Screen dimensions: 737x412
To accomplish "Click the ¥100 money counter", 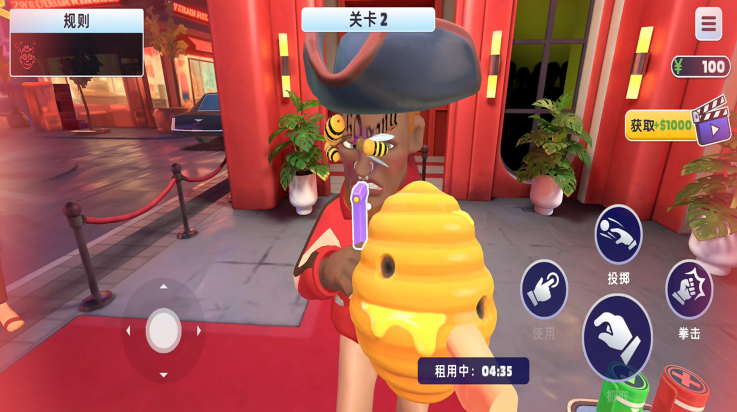I will coord(701,67).
